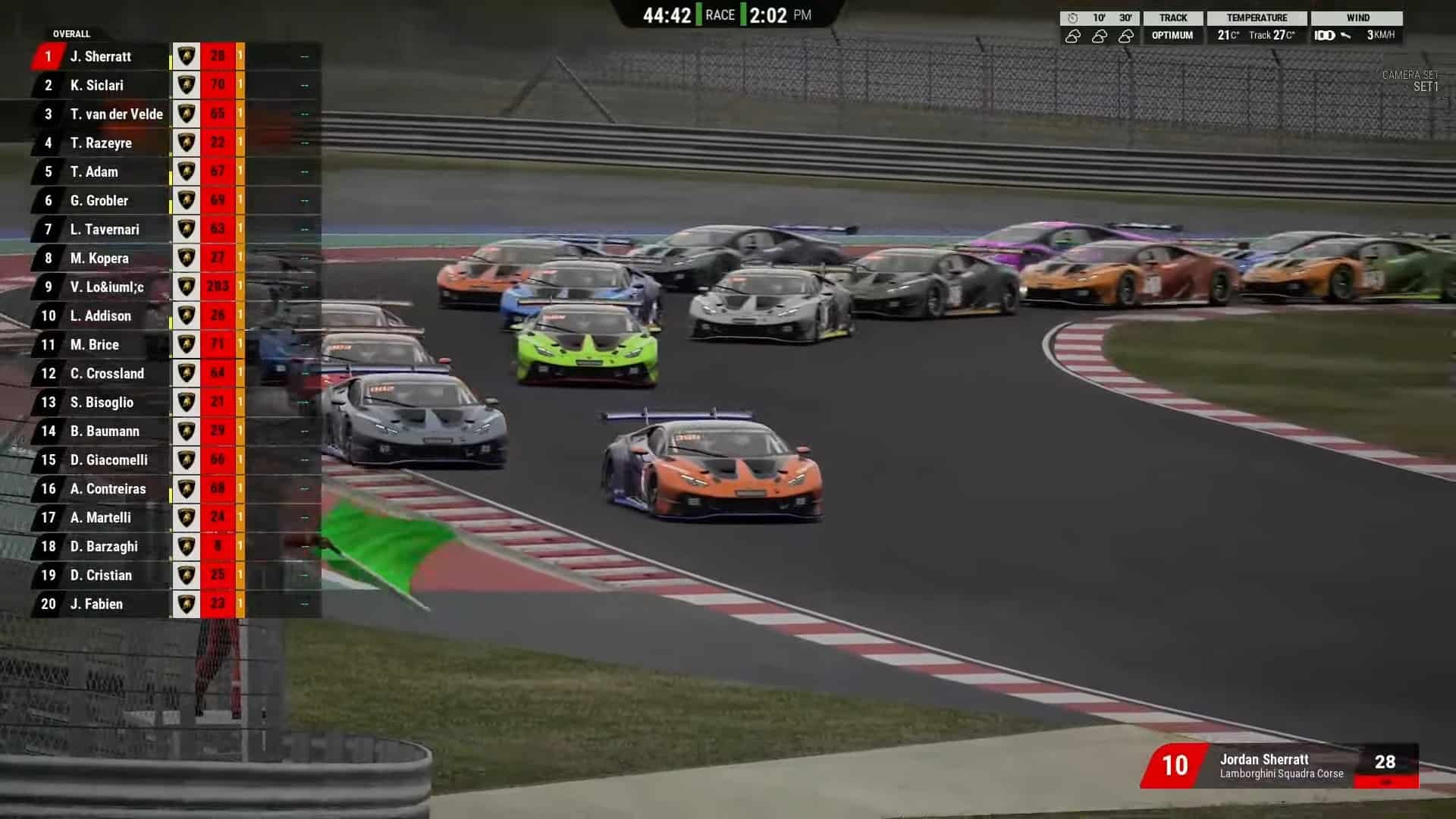1456x819 pixels.
Task: Select the TEMPERATURE header tab
Action: point(1256,17)
